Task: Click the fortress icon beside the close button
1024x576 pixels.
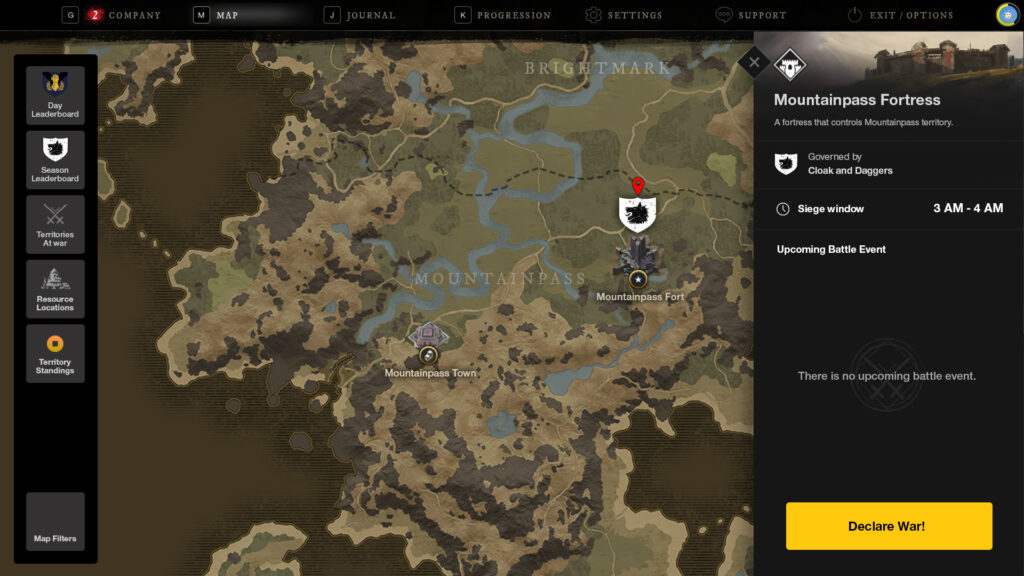Action: [789, 66]
